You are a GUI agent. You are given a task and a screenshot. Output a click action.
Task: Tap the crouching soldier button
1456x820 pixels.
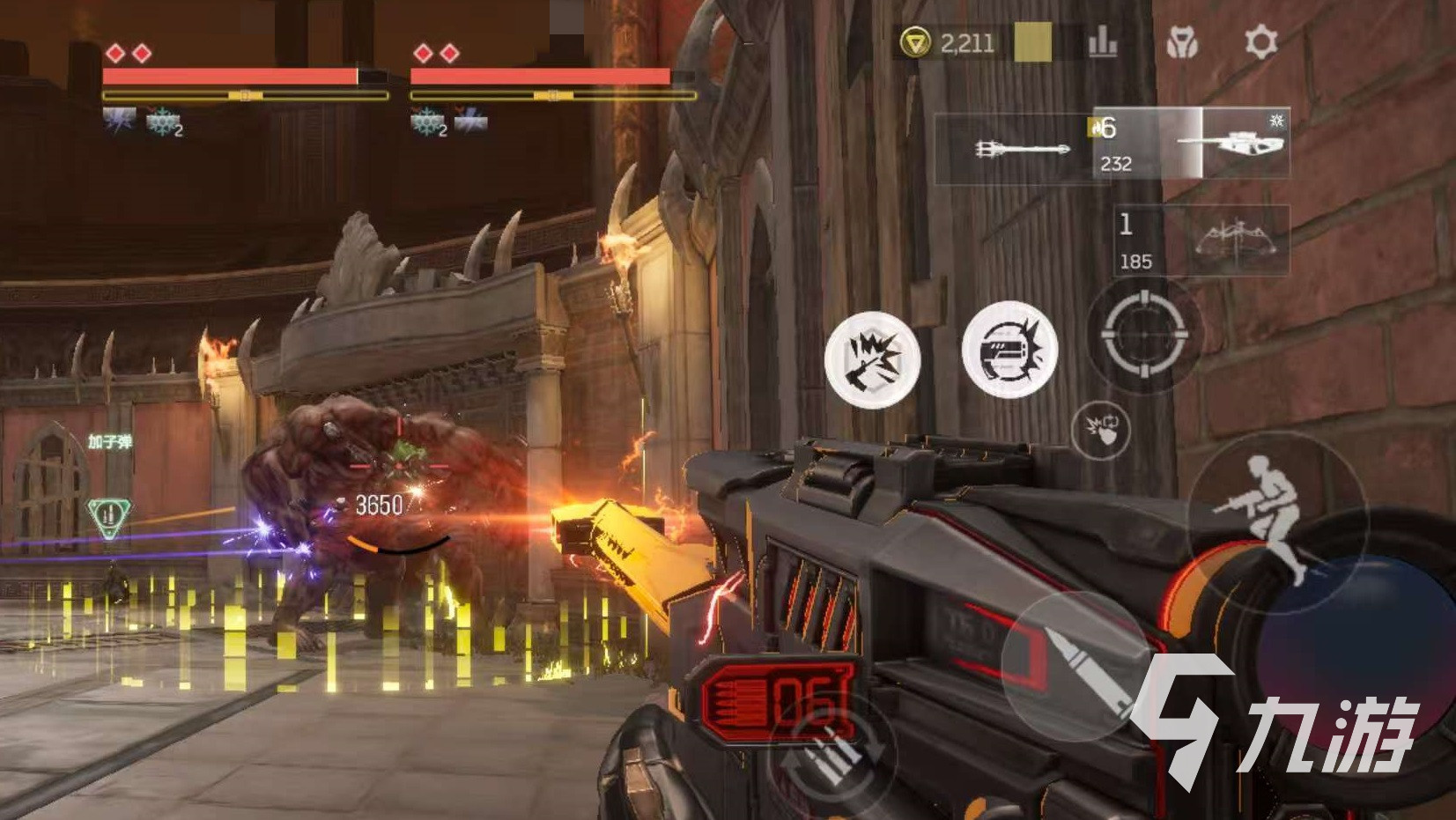pos(1273,515)
